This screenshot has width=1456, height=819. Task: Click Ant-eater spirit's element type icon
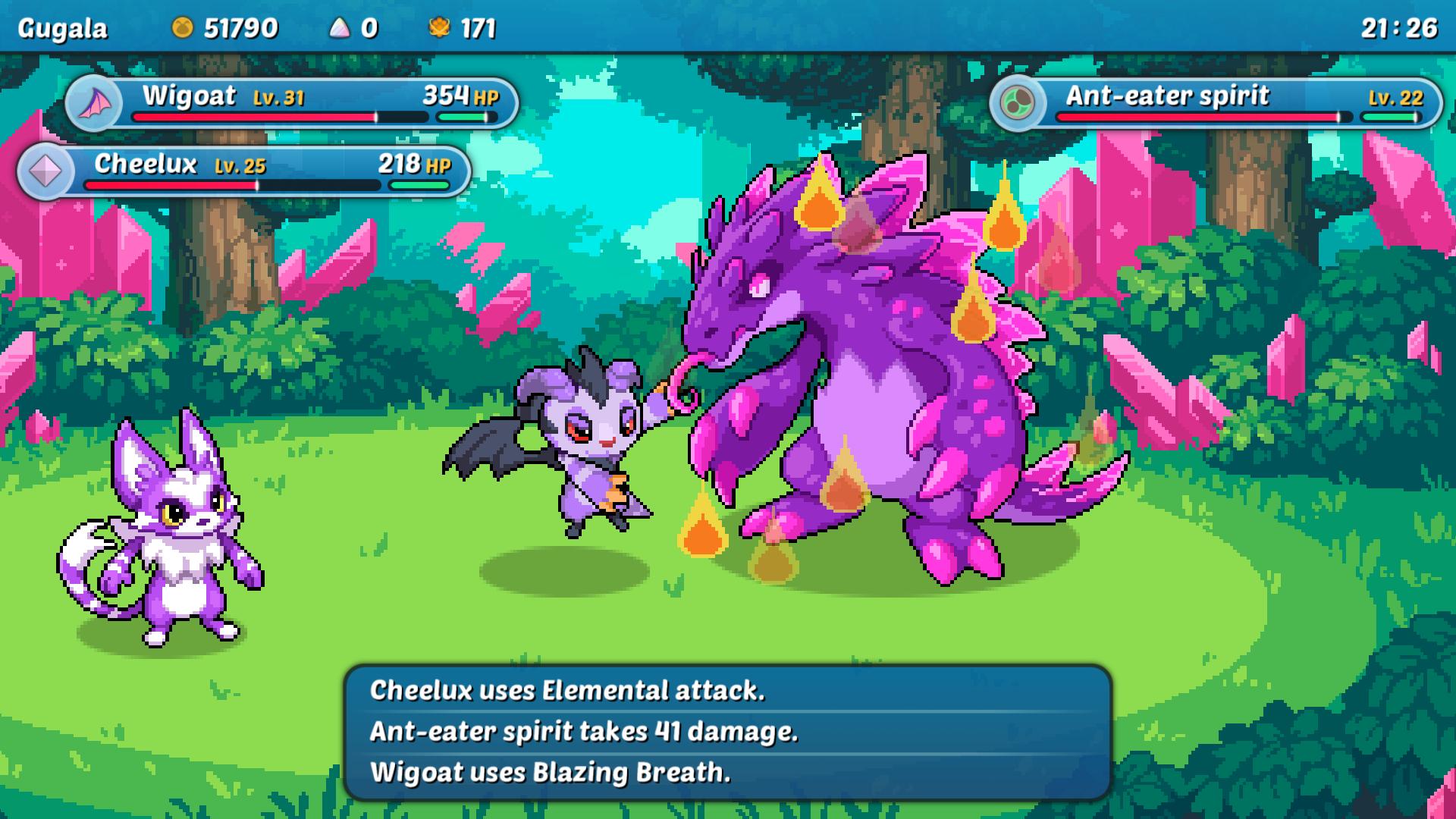(1018, 102)
